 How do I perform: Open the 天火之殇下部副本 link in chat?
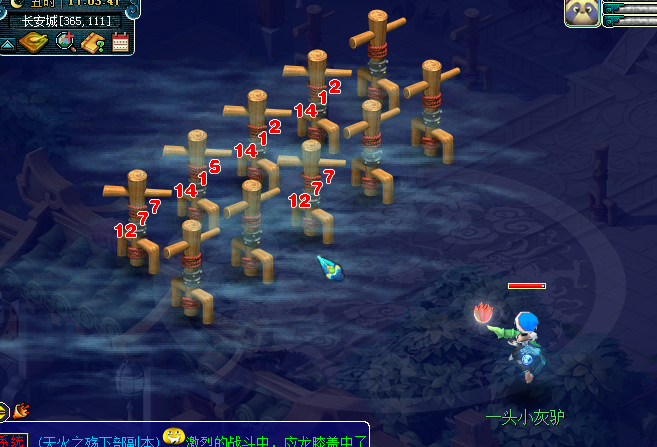click(97, 439)
